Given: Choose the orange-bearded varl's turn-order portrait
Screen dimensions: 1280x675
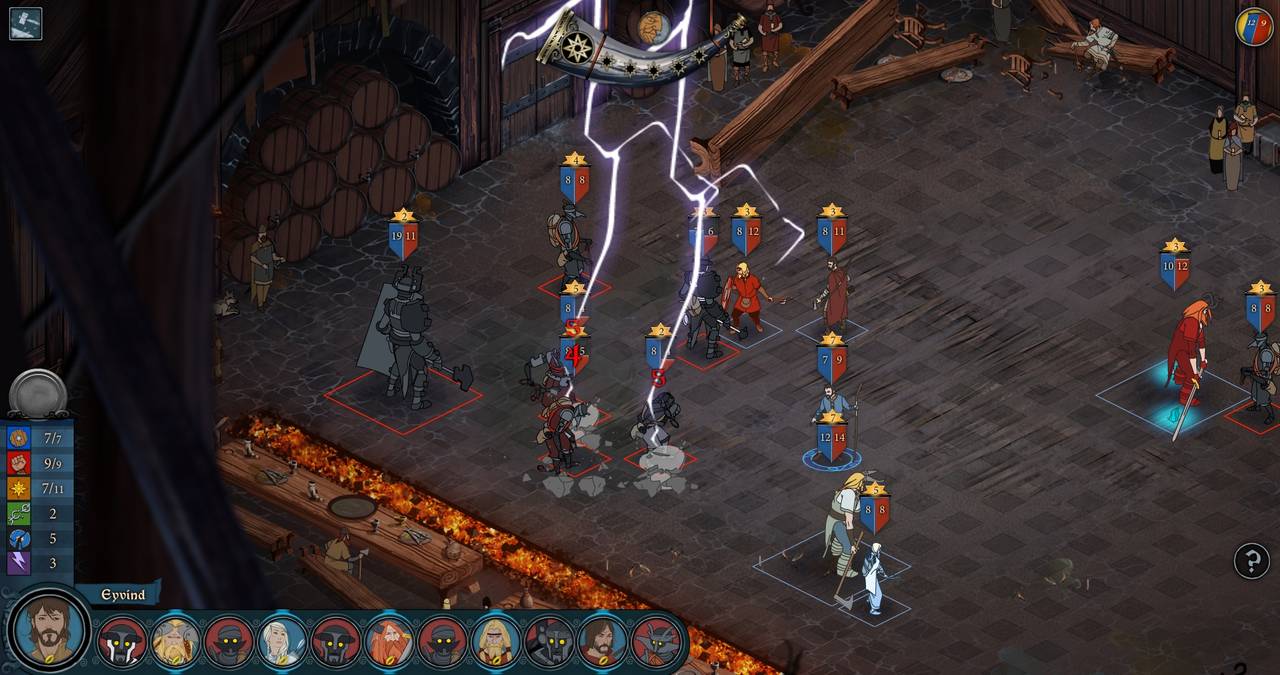Looking at the screenshot, I should tap(389, 643).
